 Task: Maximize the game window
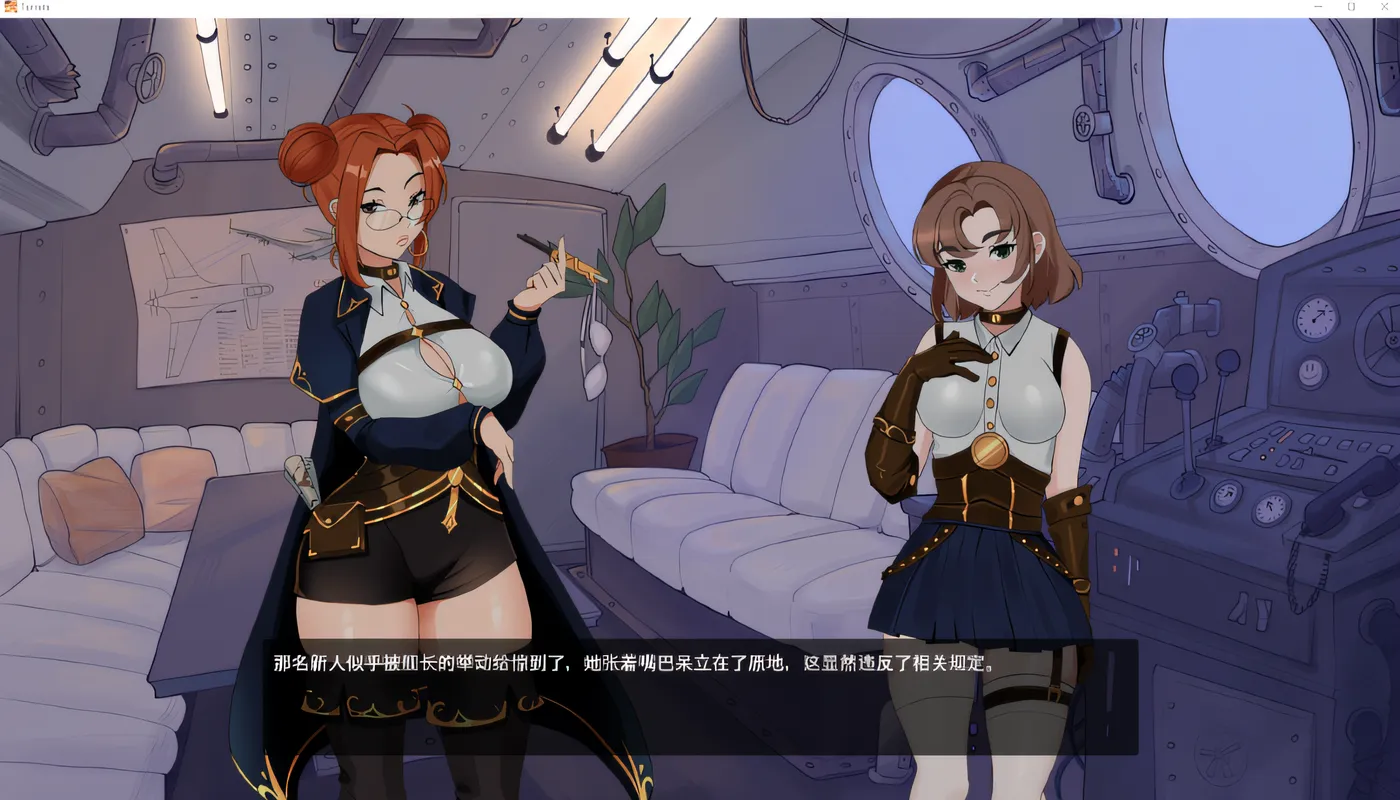(x=1351, y=6)
